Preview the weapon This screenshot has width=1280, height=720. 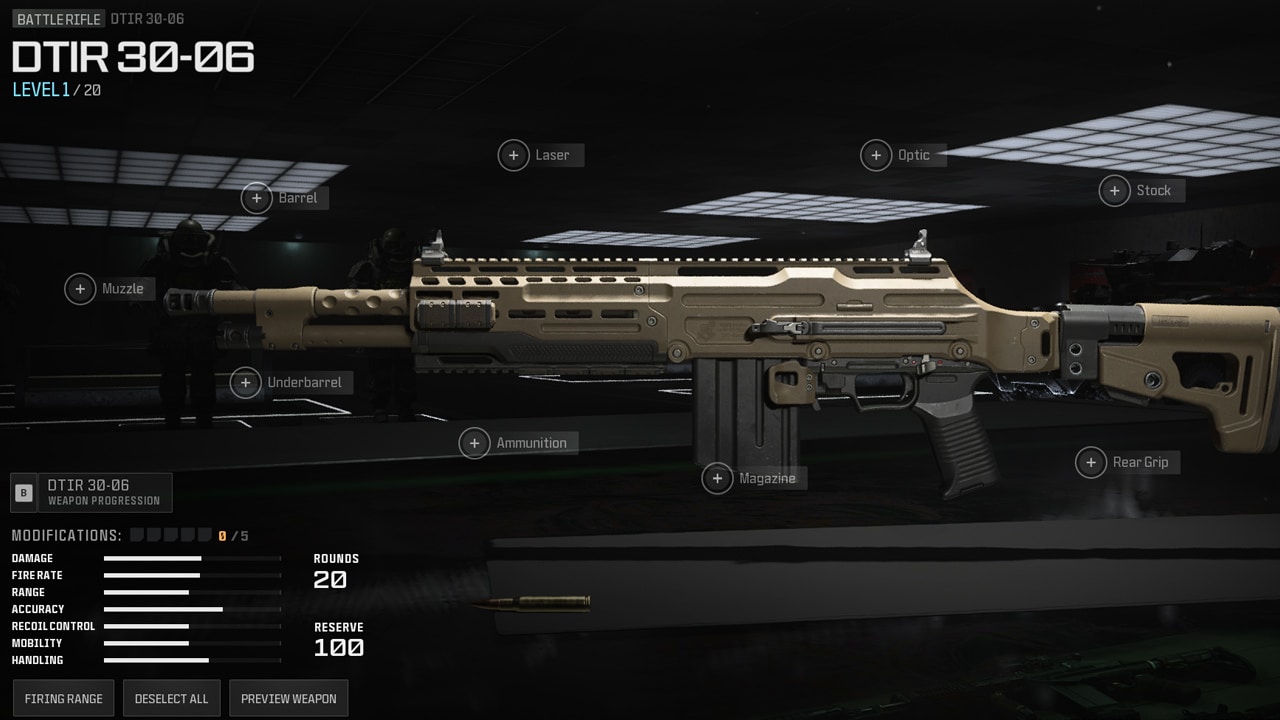(x=288, y=697)
